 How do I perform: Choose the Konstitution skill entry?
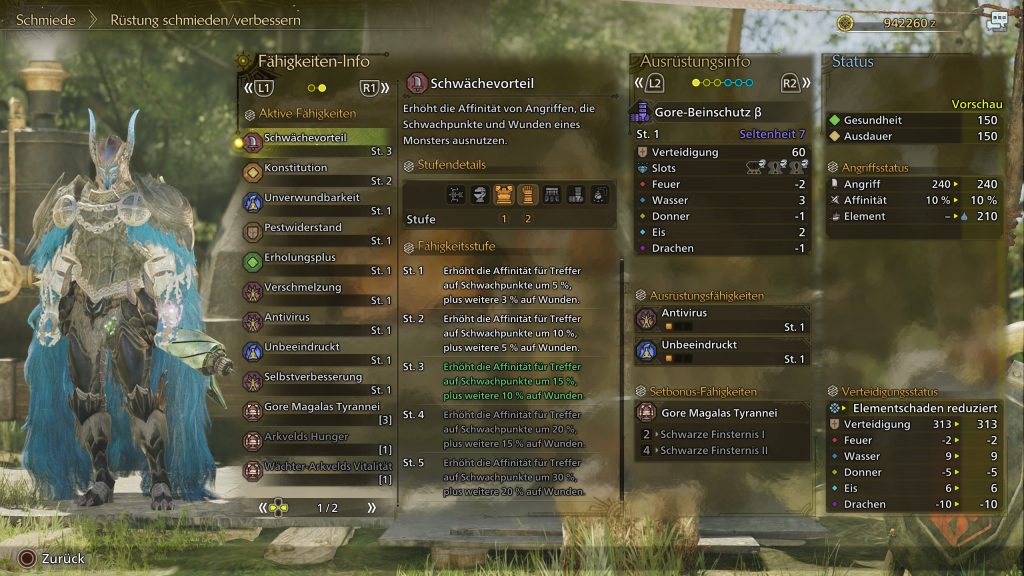(317, 173)
